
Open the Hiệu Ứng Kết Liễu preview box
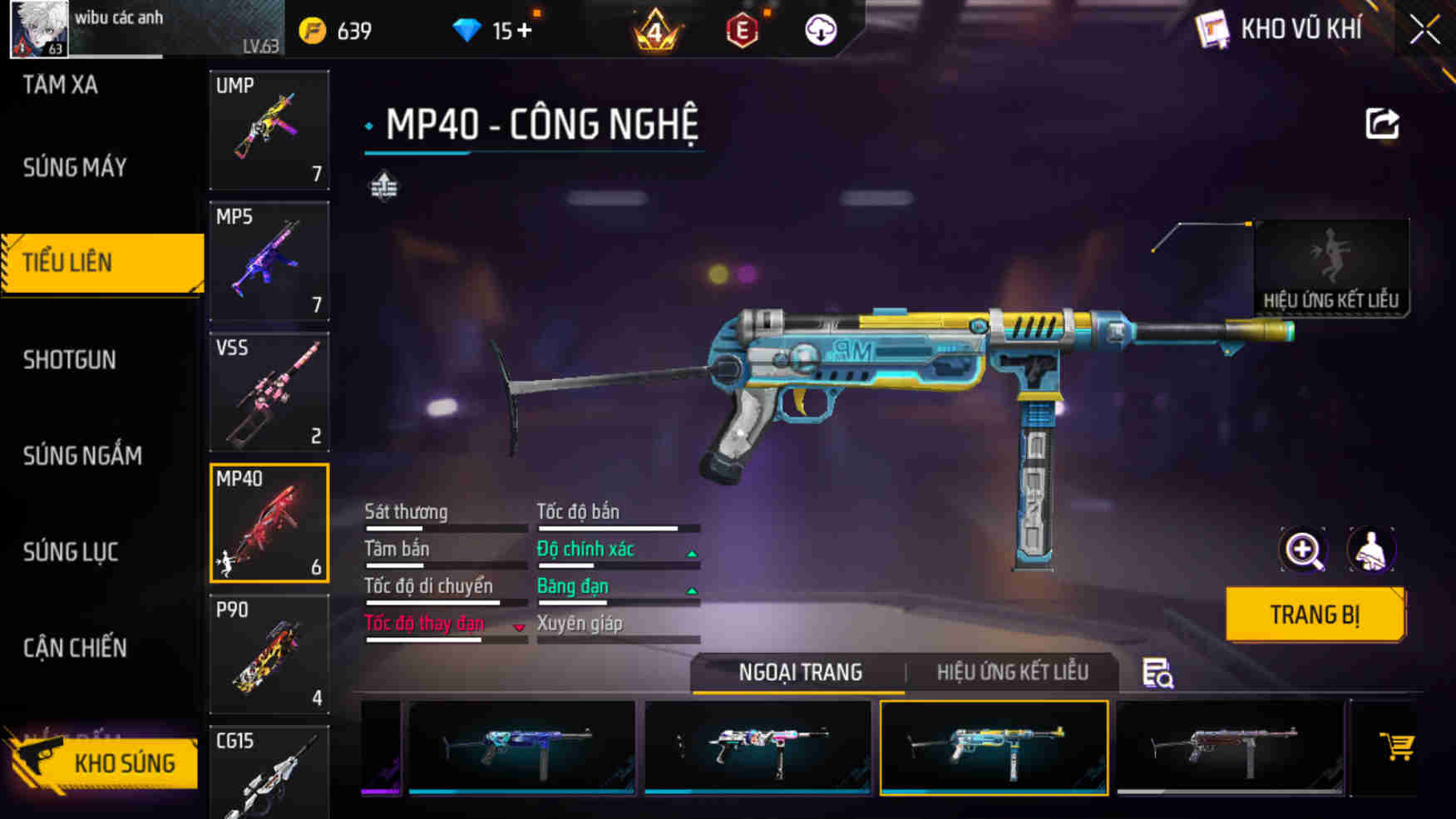(x=1330, y=268)
